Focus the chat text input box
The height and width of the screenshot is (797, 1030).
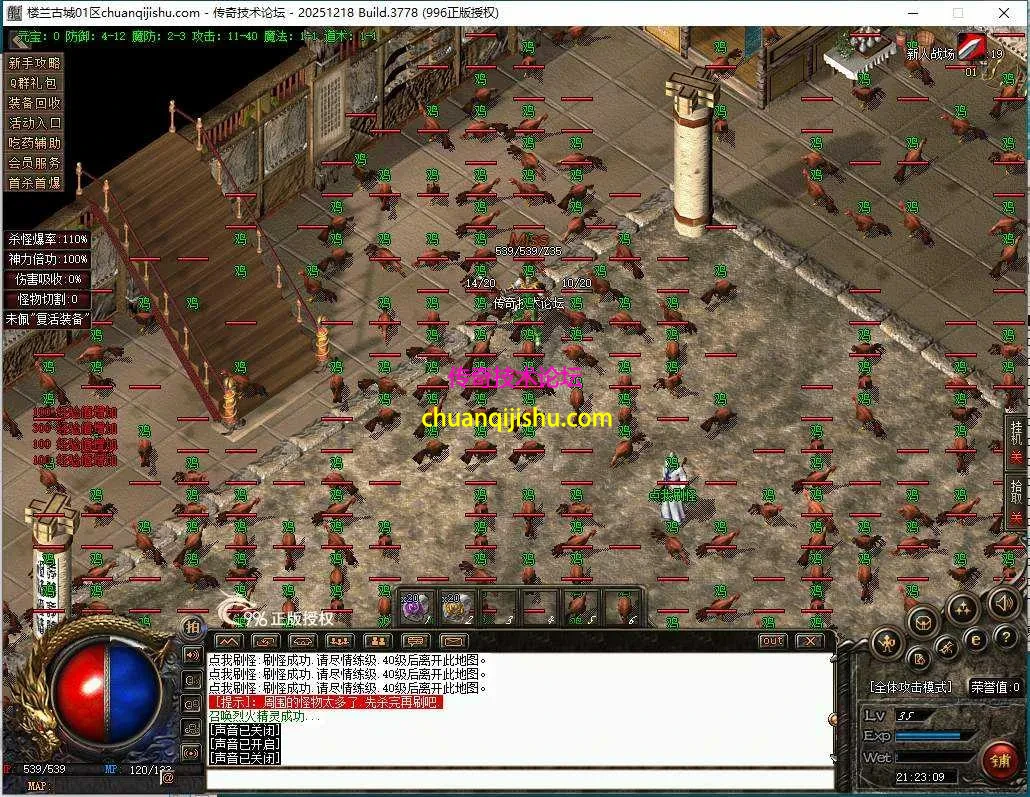tap(520, 777)
